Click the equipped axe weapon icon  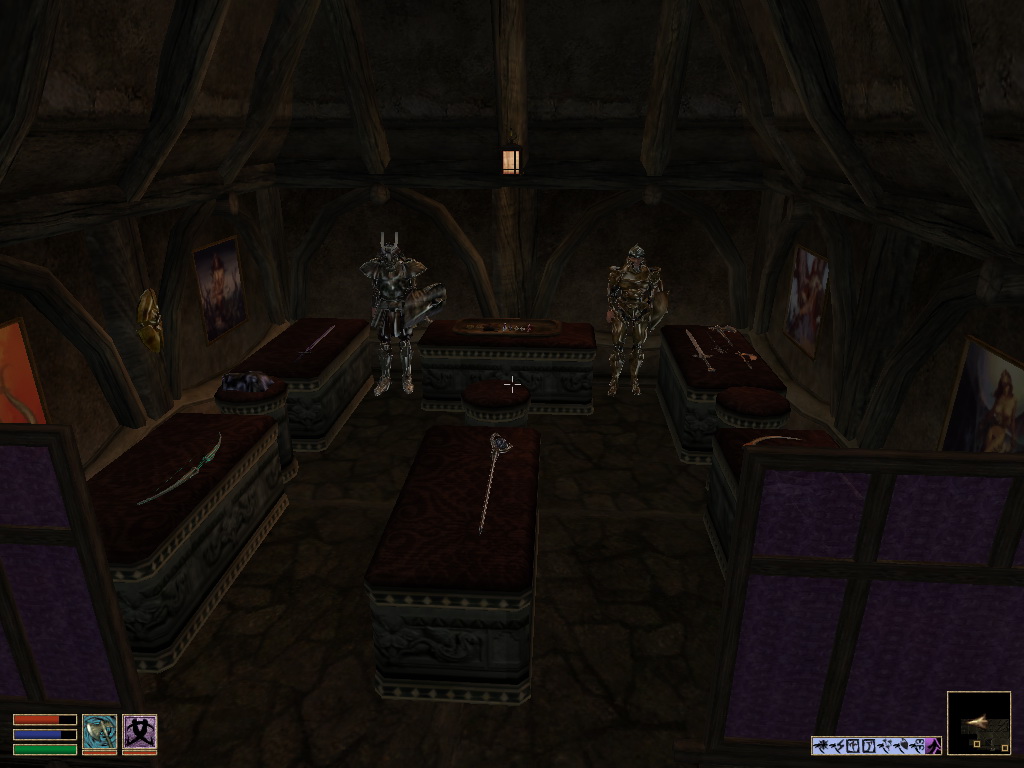click(x=99, y=733)
